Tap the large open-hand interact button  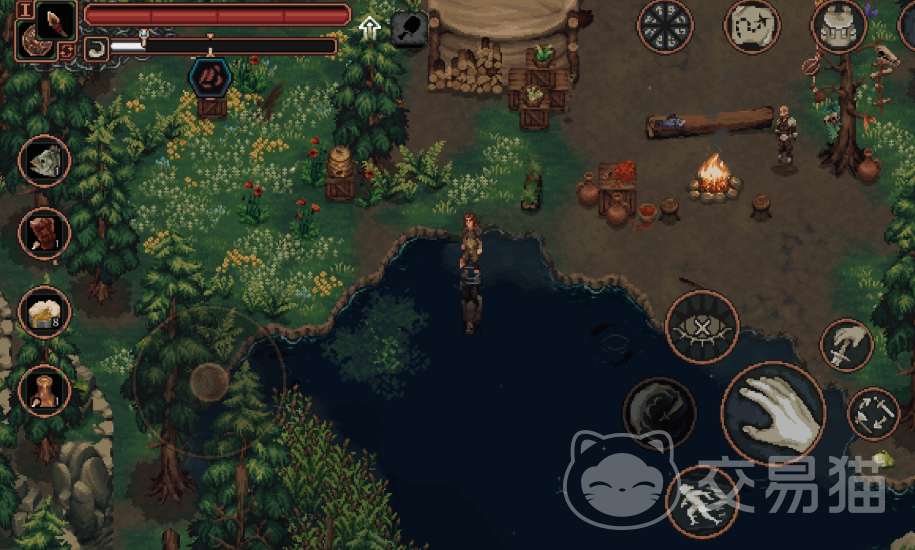[x=773, y=412]
